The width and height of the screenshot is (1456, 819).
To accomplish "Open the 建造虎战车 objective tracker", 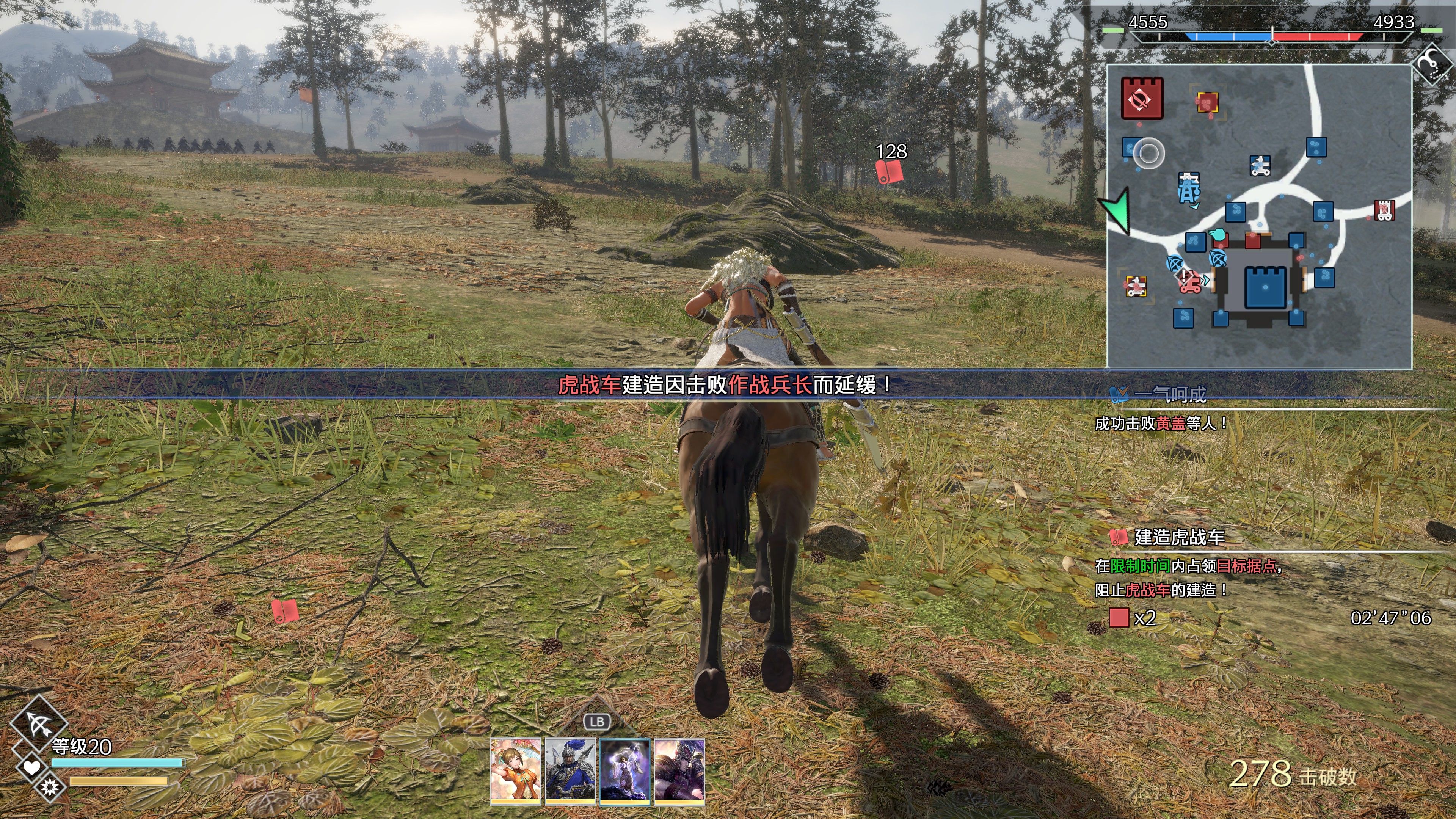I will point(1179,537).
